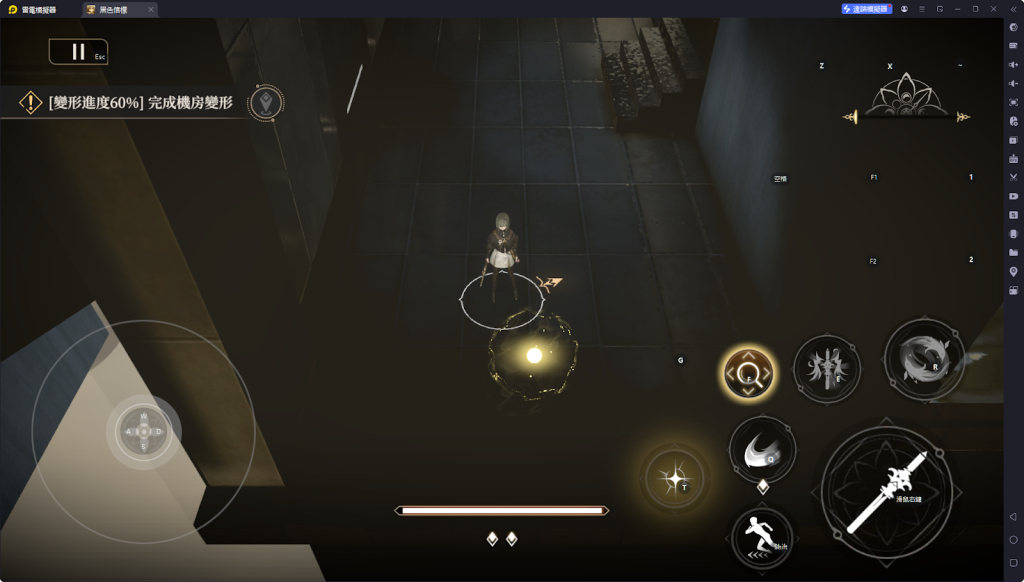Activate the glowing magnifier search skill
The width and height of the screenshot is (1024, 582).
[749, 375]
